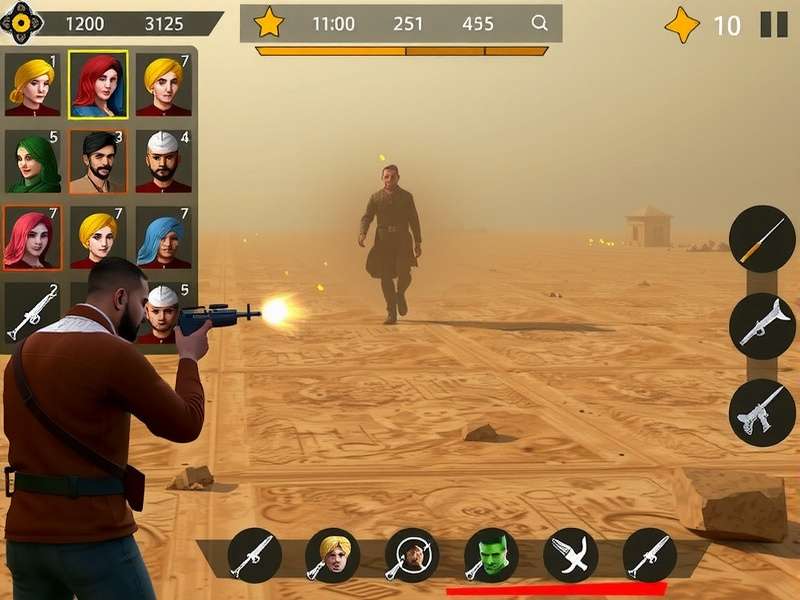Choose the blue headscarf character portrait
The height and width of the screenshot is (600, 800).
(163, 238)
